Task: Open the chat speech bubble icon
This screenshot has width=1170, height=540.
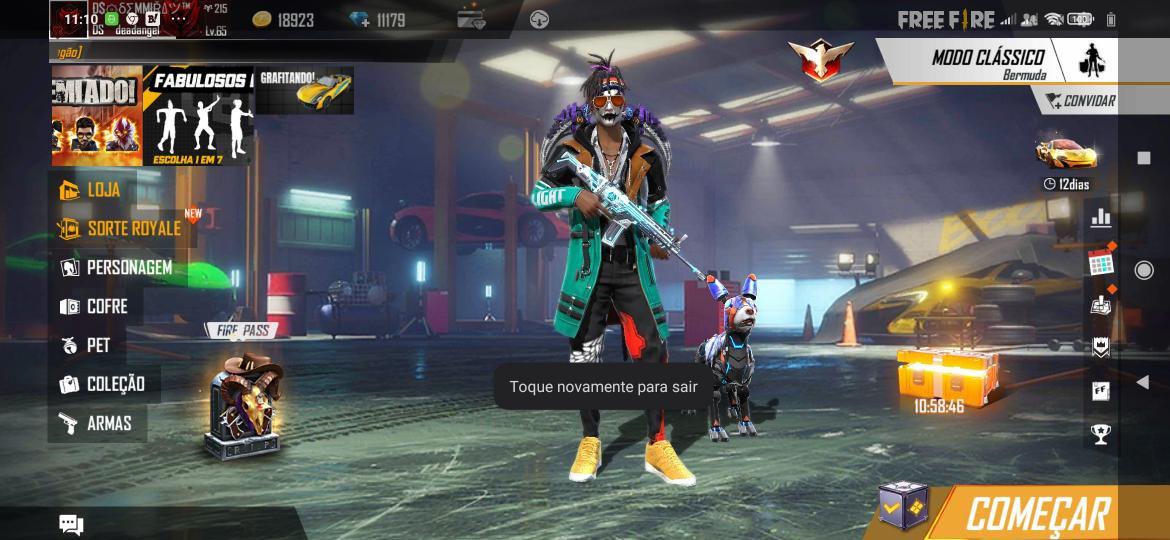Action: click(x=71, y=524)
